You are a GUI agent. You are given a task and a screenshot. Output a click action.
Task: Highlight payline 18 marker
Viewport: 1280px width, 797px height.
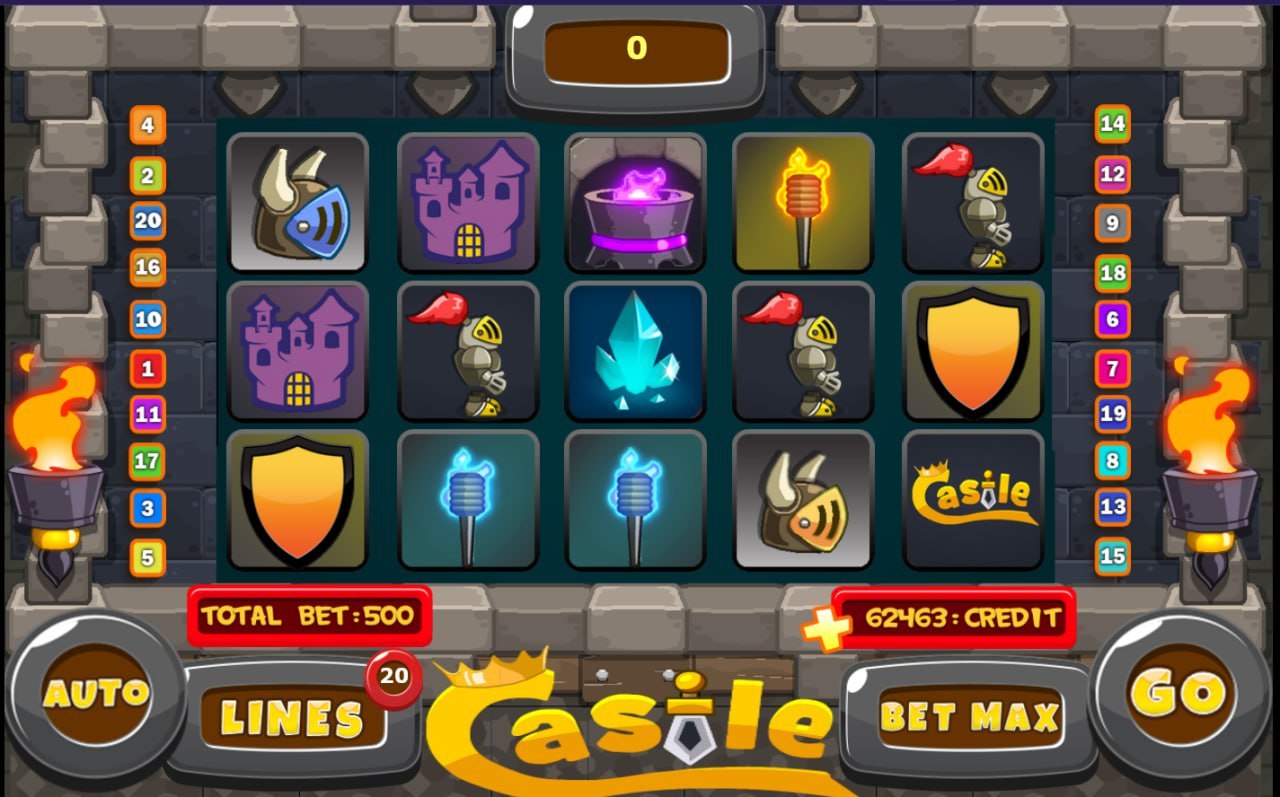pyautogui.click(x=1112, y=272)
